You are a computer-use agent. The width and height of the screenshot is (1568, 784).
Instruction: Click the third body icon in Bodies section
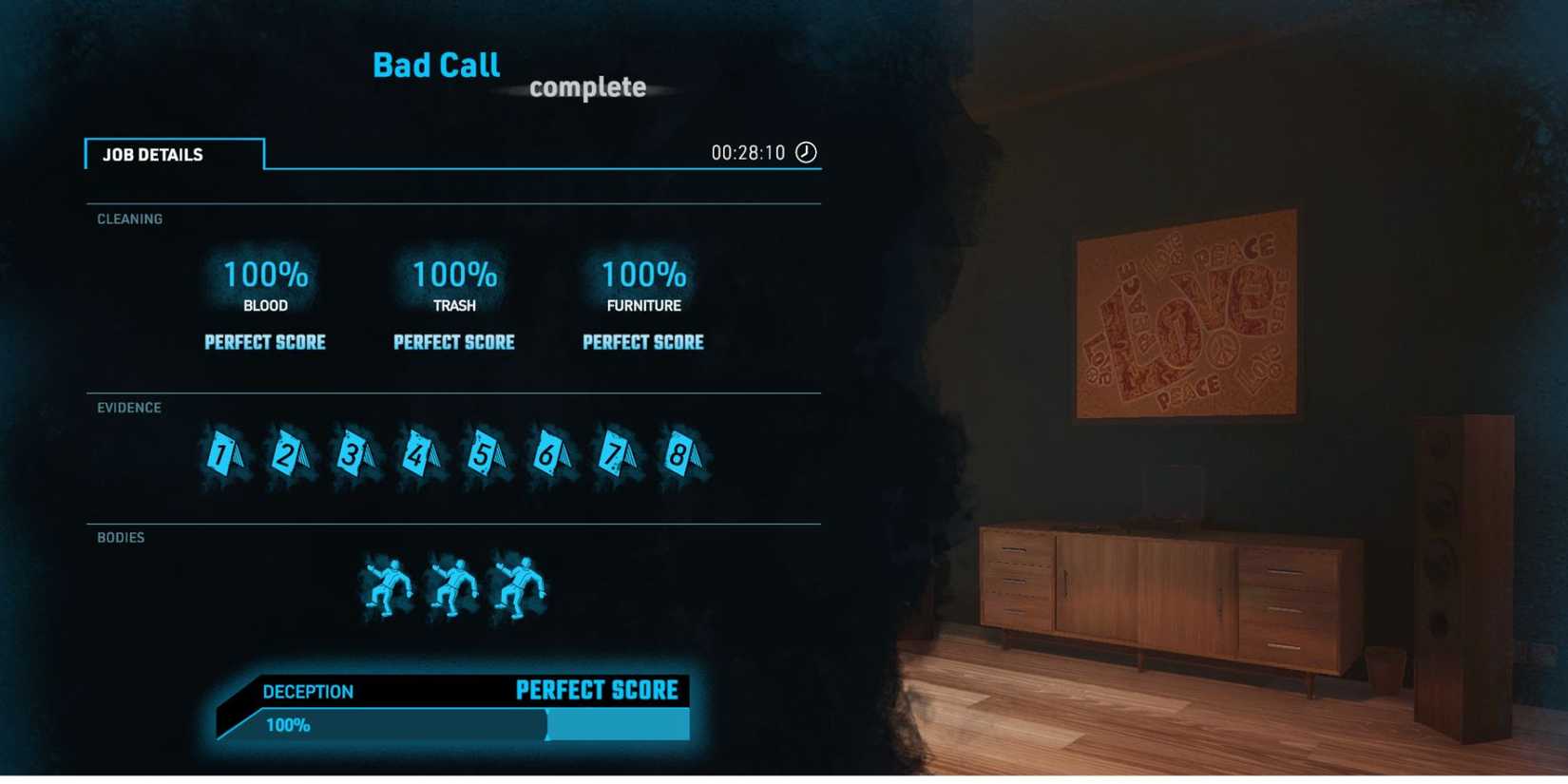pos(518,586)
